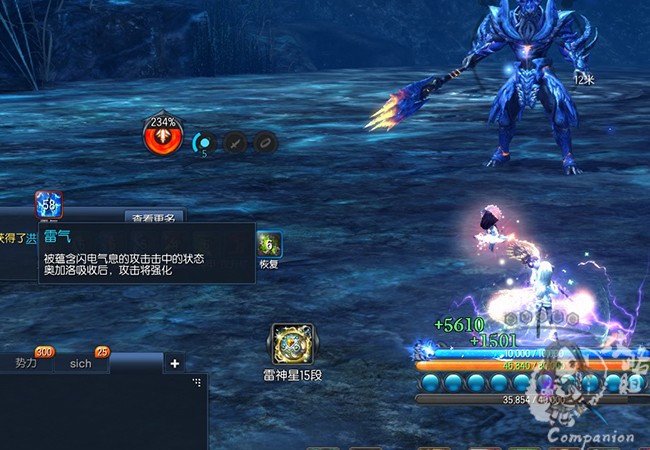Click the red 234% gauge icon
This screenshot has width=650, height=450.
click(x=161, y=137)
